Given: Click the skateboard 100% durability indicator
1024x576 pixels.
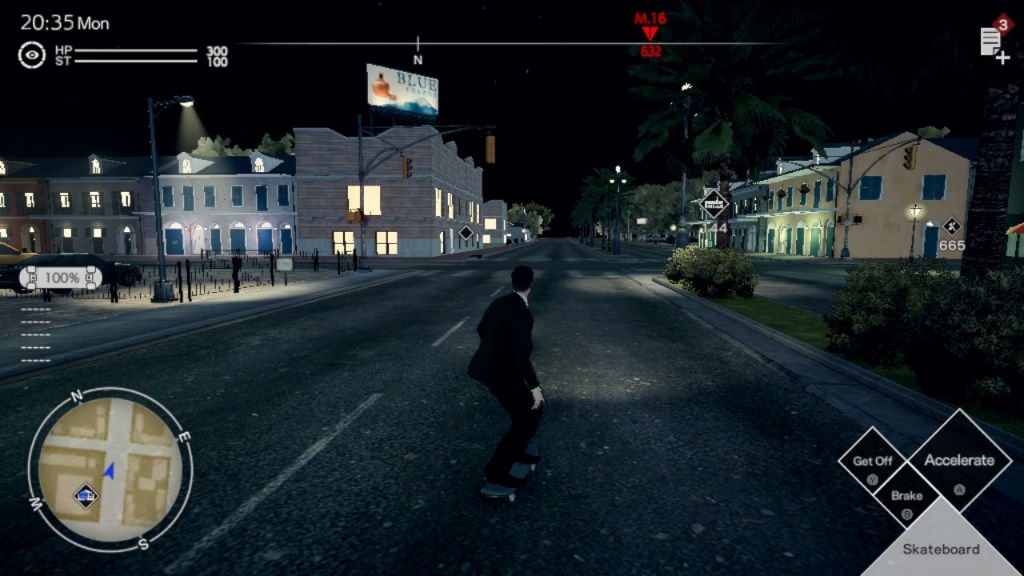Looking at the screenshot, I should [x=61, y=276].
